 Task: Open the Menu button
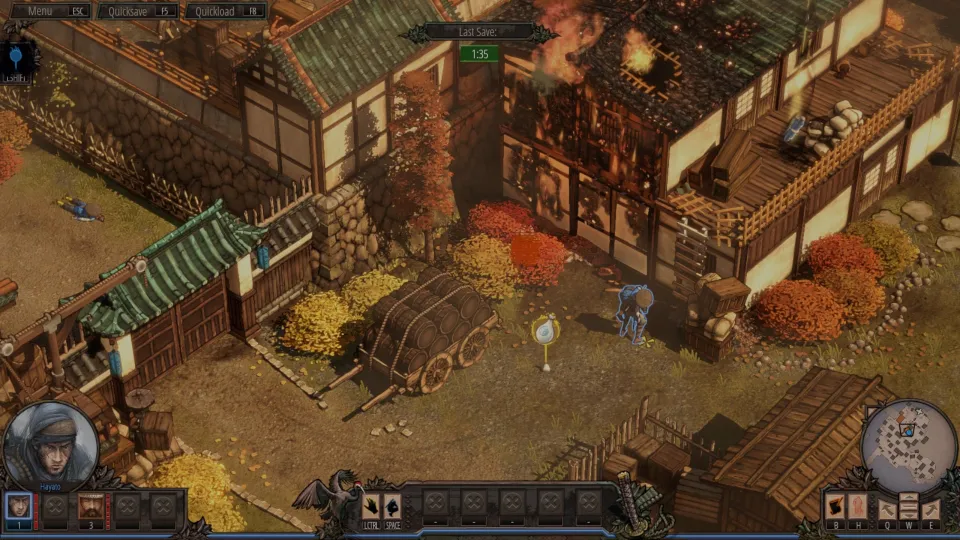[x=48, y=11]
